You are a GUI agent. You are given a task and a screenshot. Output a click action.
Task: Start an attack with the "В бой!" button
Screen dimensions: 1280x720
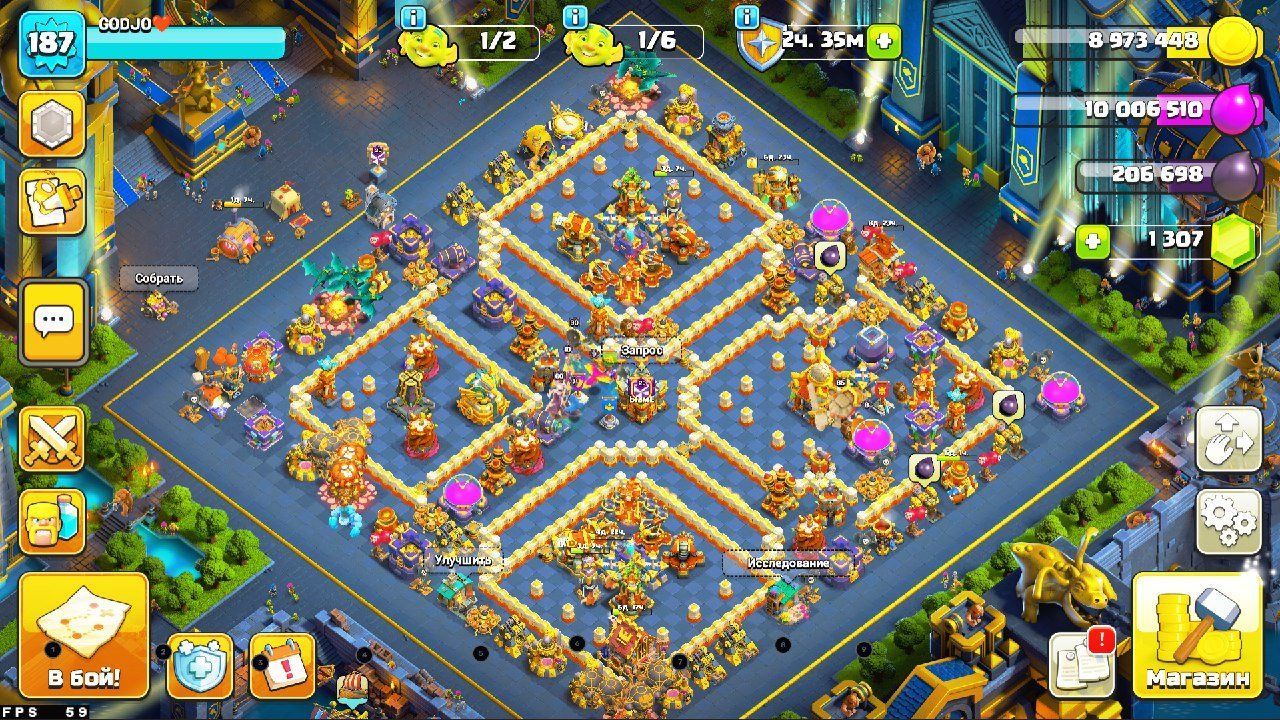pos(84,634)
